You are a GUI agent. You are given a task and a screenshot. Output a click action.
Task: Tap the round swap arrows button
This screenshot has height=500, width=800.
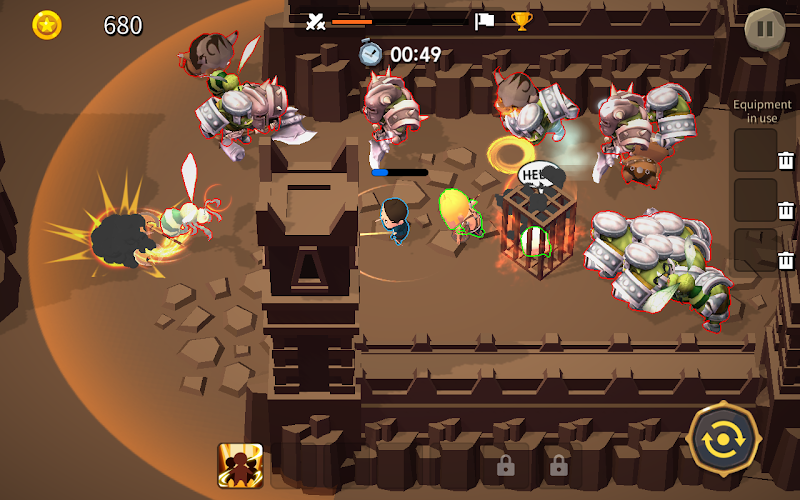pos(724,441)
